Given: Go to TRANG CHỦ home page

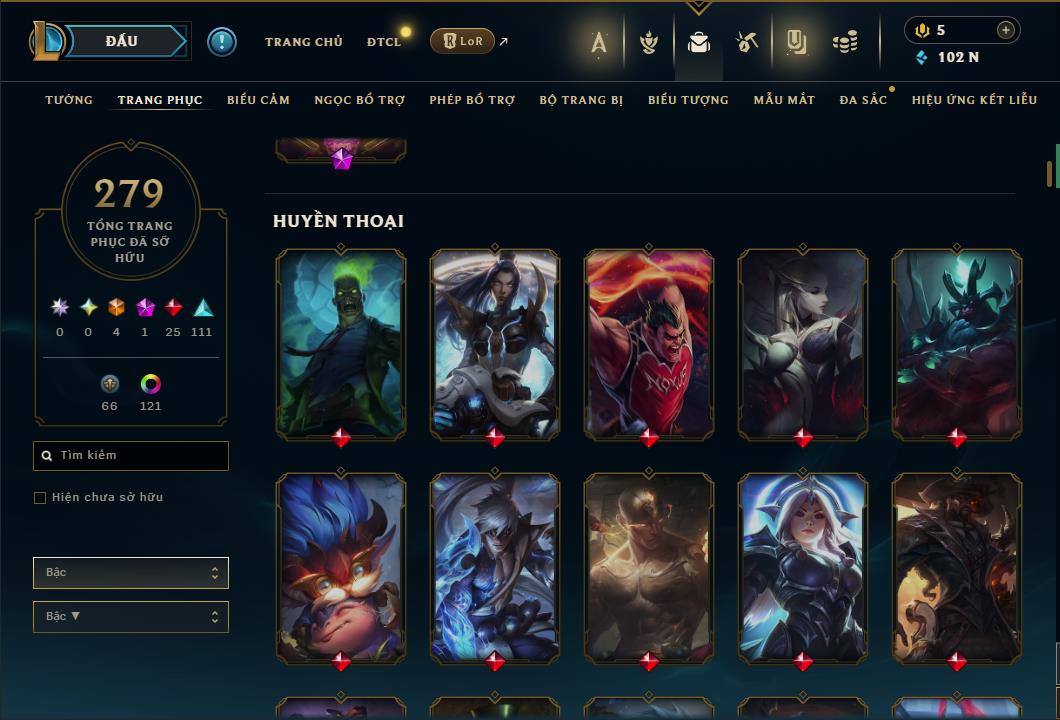Looking at the screenshot, I should click(303, 42).
